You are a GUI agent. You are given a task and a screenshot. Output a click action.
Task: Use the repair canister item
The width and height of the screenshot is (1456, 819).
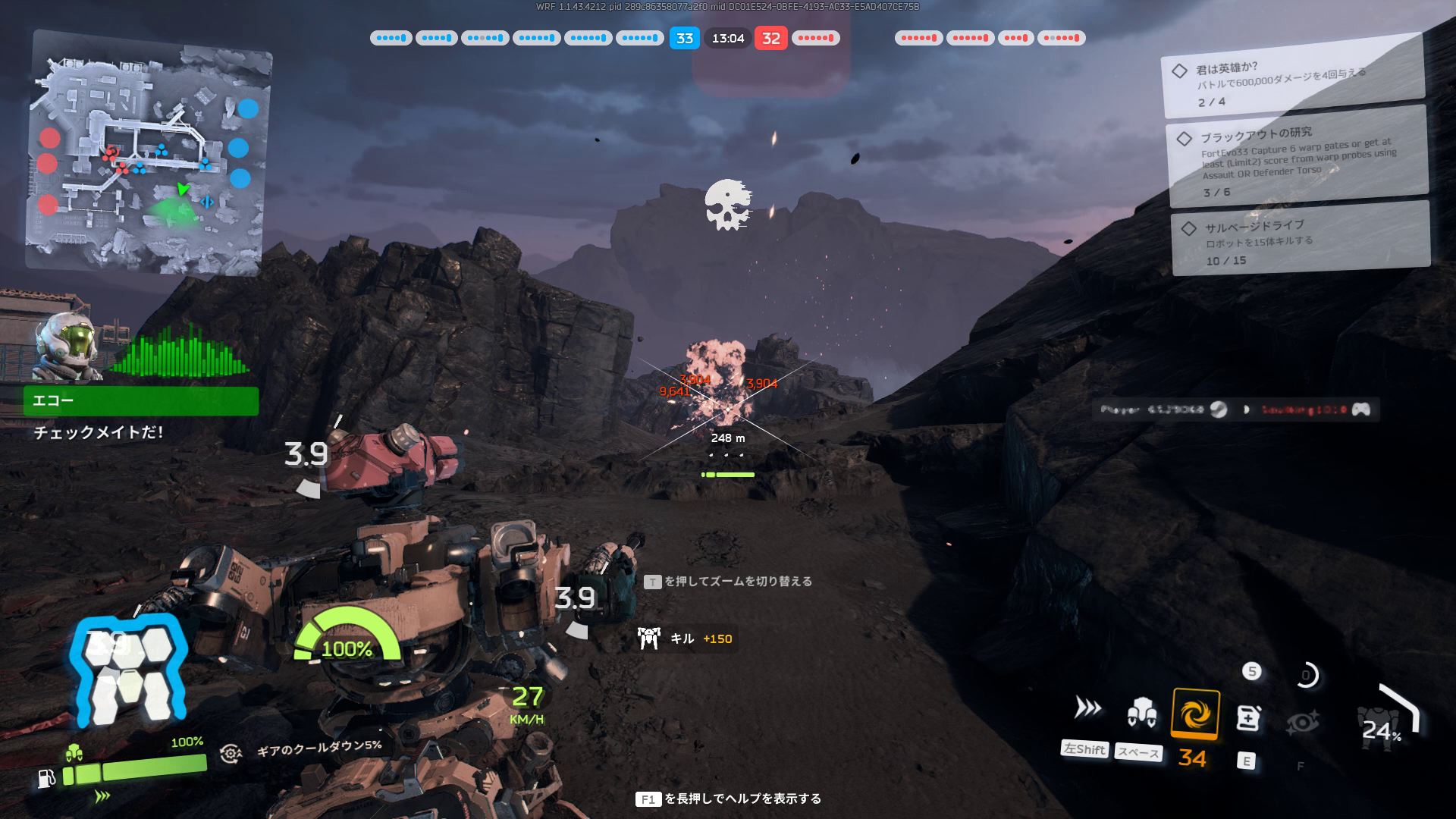tap(1248, 717)
